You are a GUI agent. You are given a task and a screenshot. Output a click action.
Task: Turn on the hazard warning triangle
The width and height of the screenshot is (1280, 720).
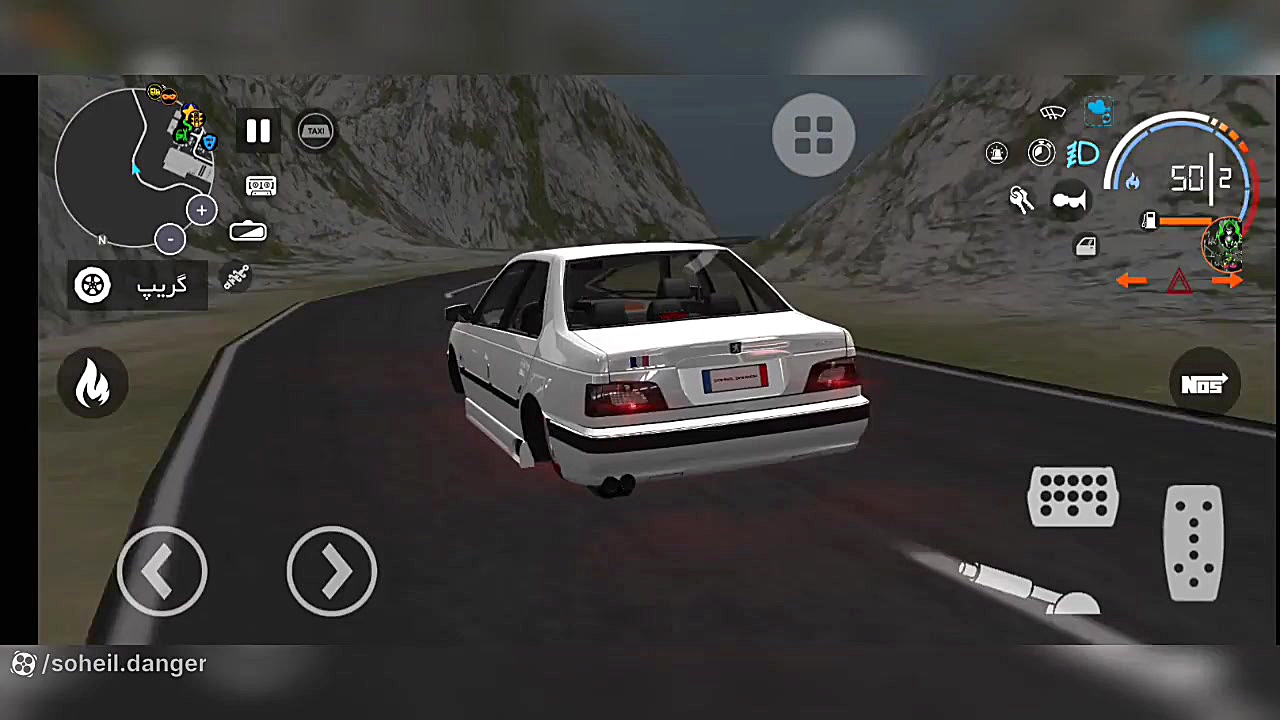1180,282
